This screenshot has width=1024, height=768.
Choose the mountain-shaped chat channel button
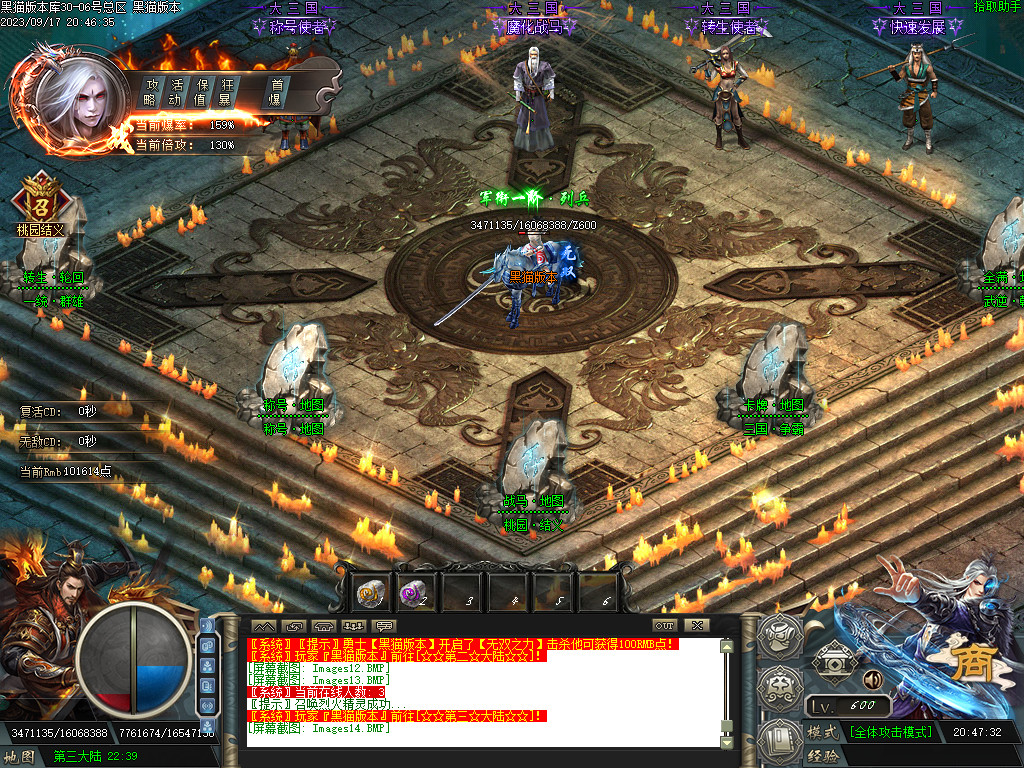262,626
